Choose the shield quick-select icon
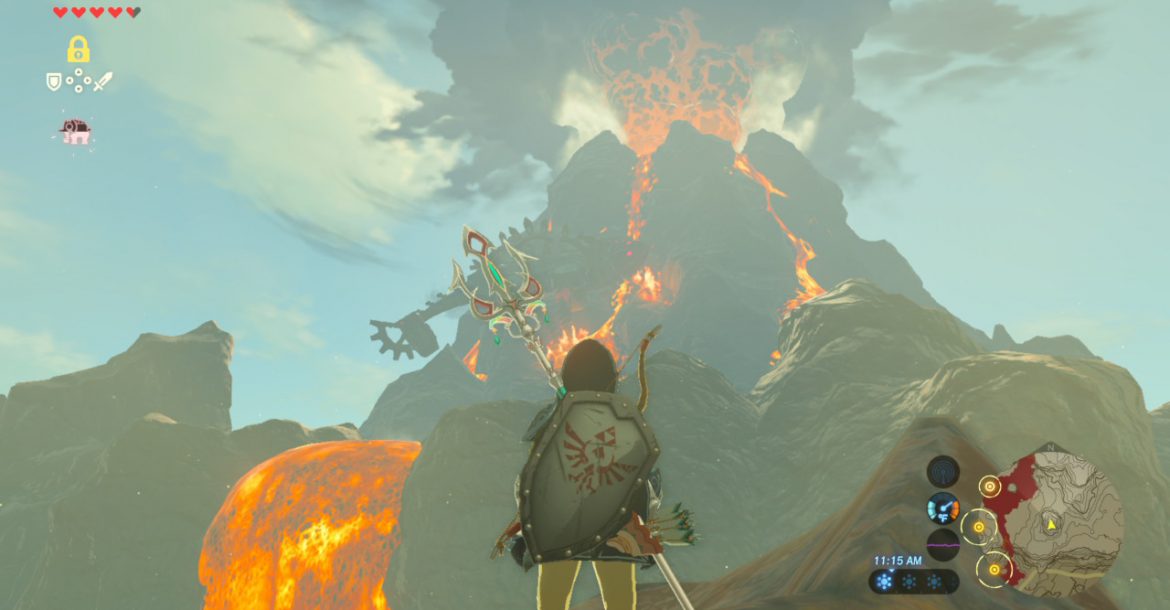 click(x=54, y=82)
